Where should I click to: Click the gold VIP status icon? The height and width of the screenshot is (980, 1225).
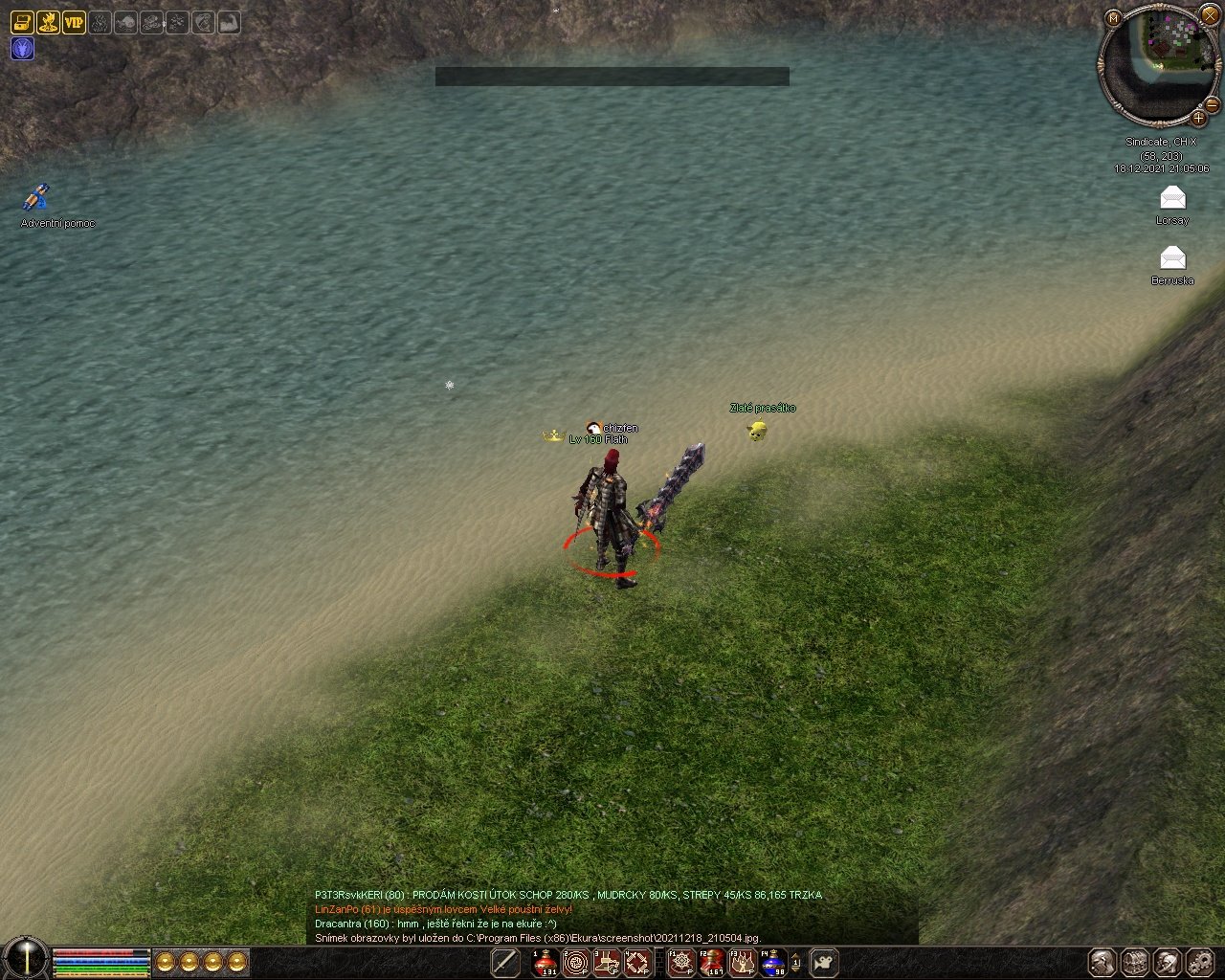pyautogui.click(x=74, y=22)
